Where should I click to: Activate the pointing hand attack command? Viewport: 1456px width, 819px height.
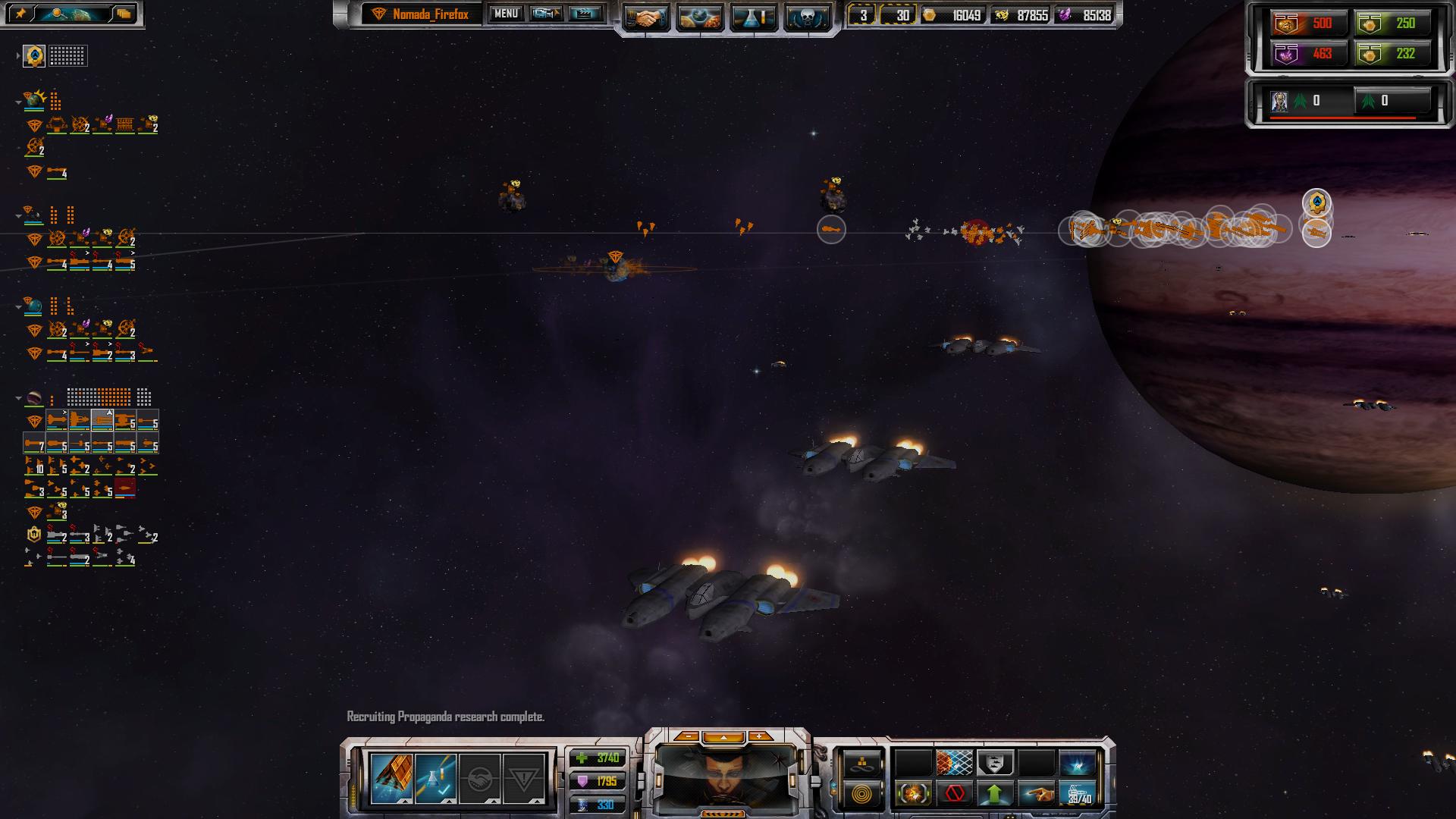tap(1035, 794)
